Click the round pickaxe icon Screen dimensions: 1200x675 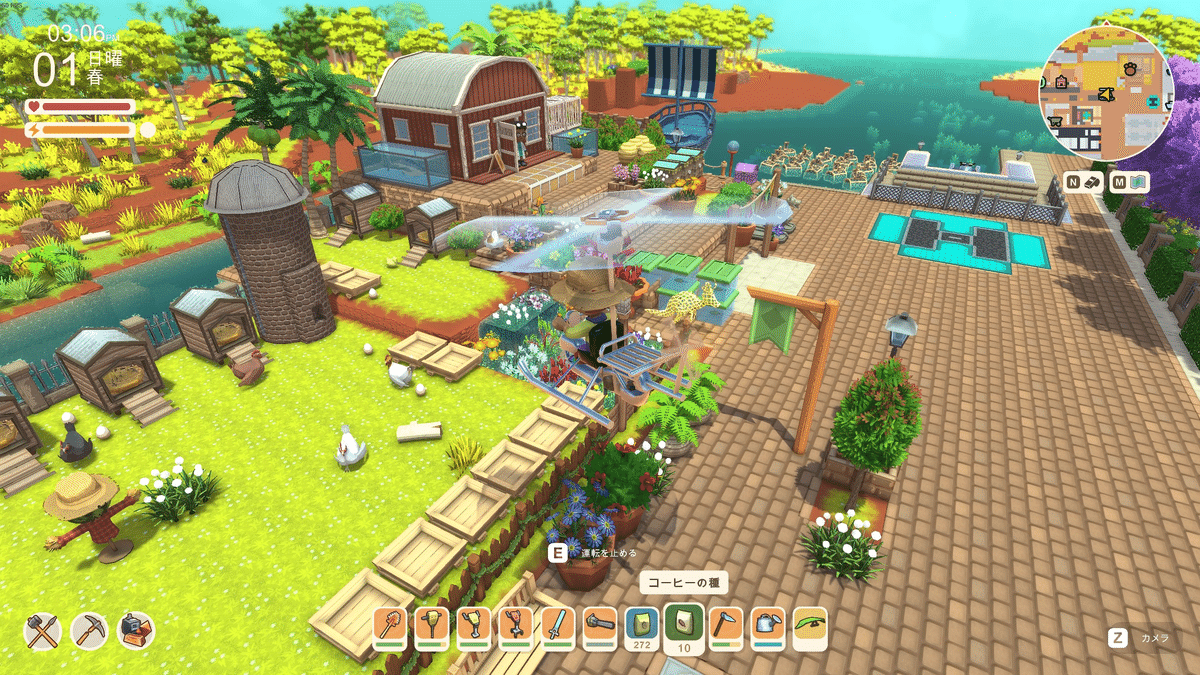pos(90,630)
